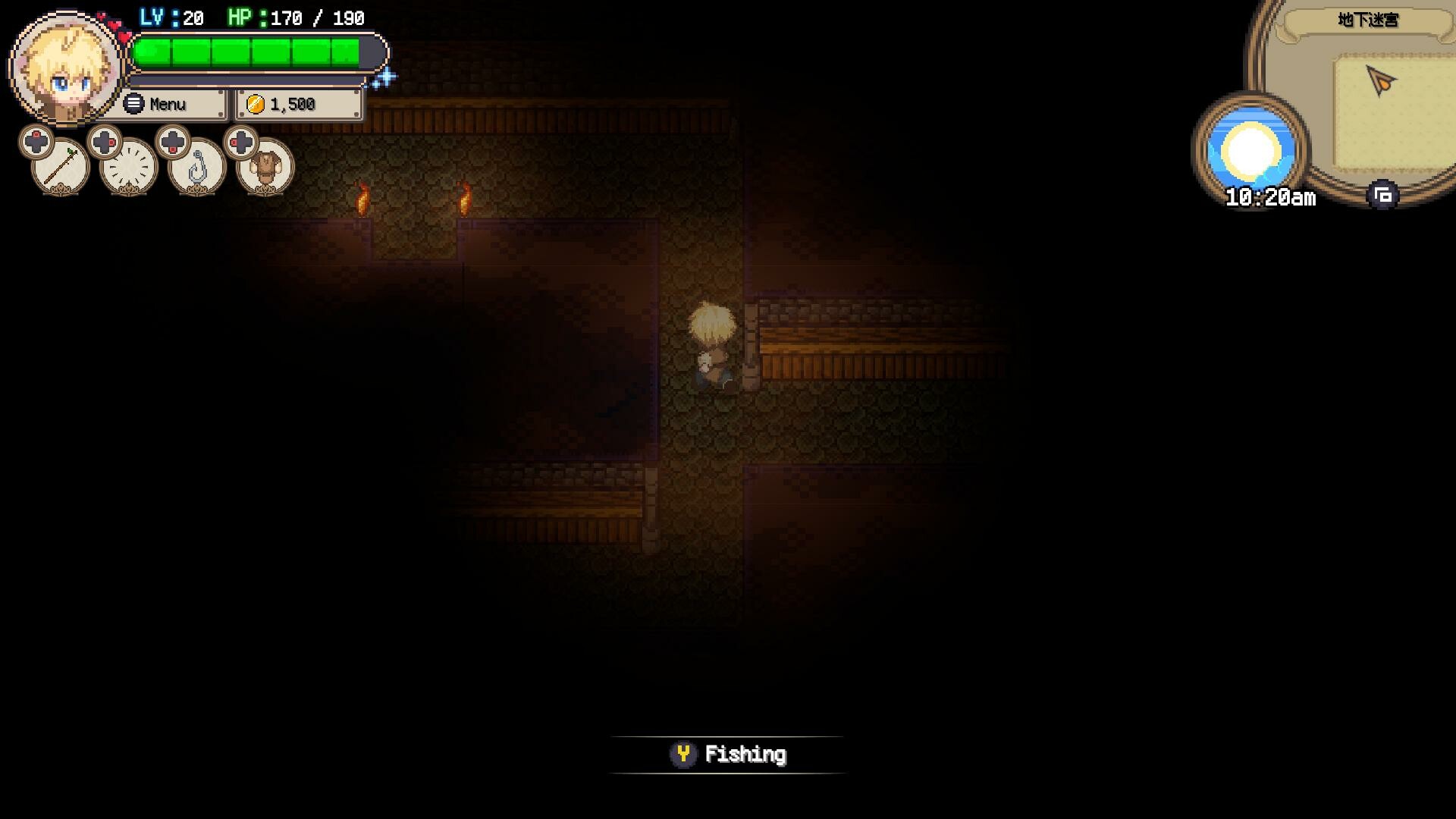Viewport: 1456px width, 819px height.
Task: Click the gold coin currency icon
Action: (x=255, y=104)
